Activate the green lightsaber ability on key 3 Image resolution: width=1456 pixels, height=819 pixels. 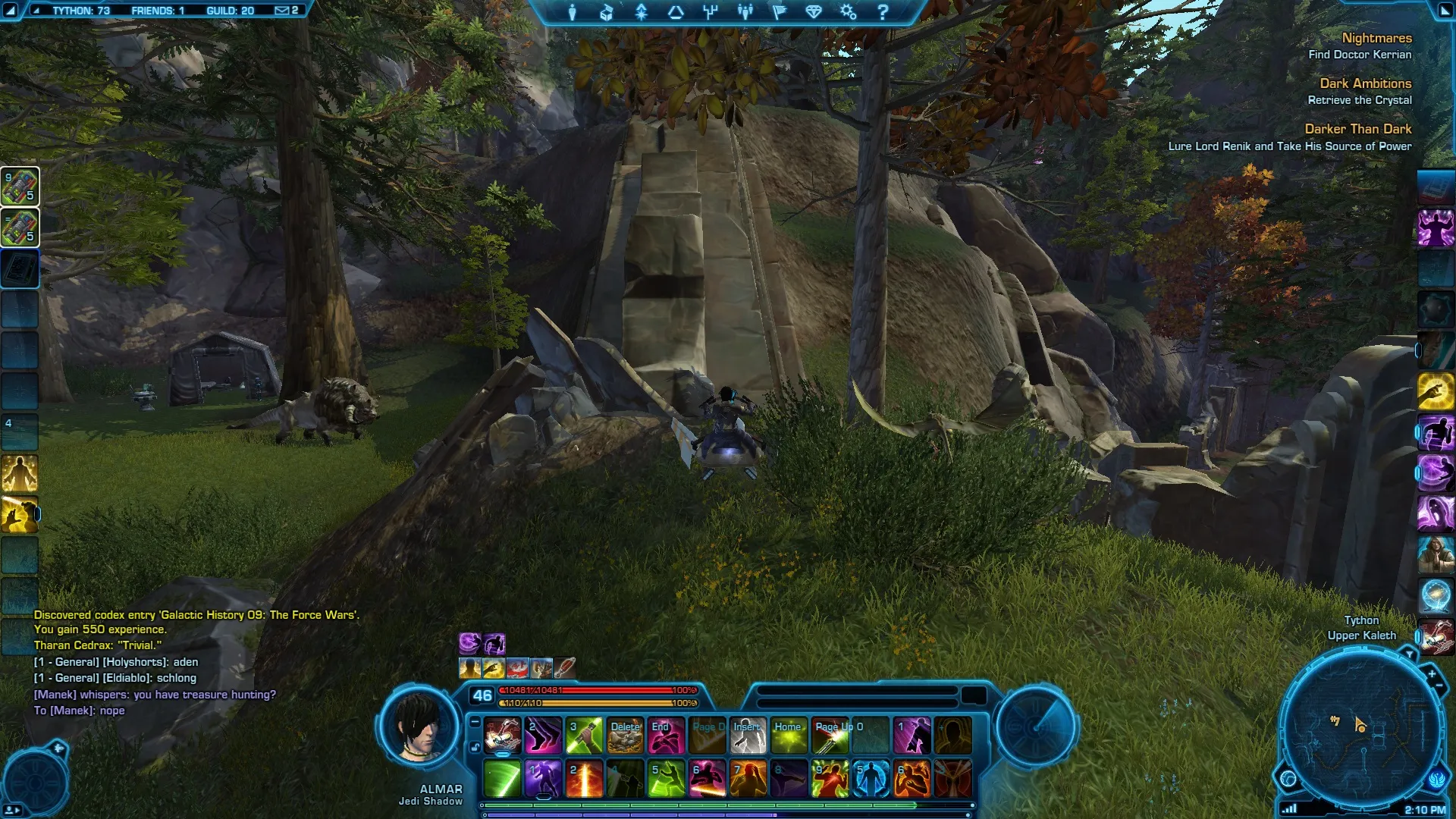[x=585, y=736]
